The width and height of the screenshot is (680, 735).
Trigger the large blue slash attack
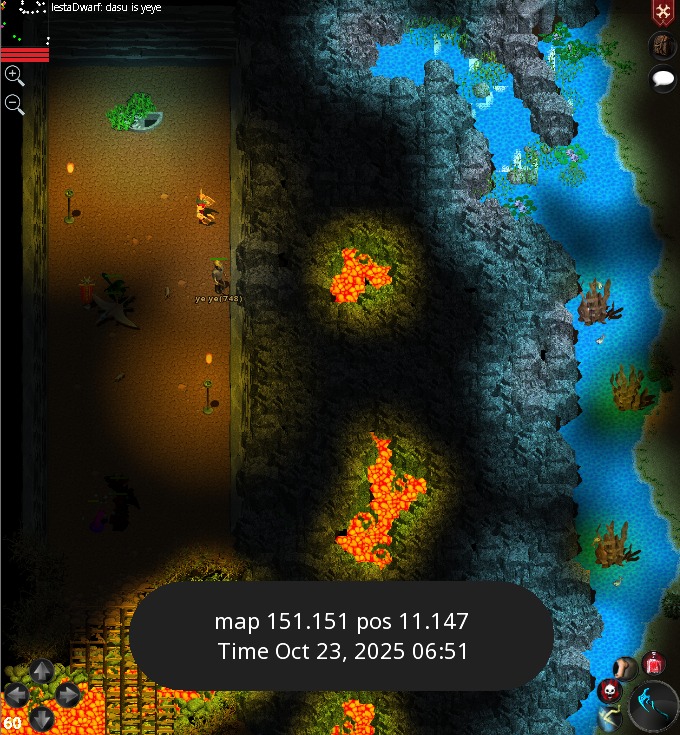(655, 704)
